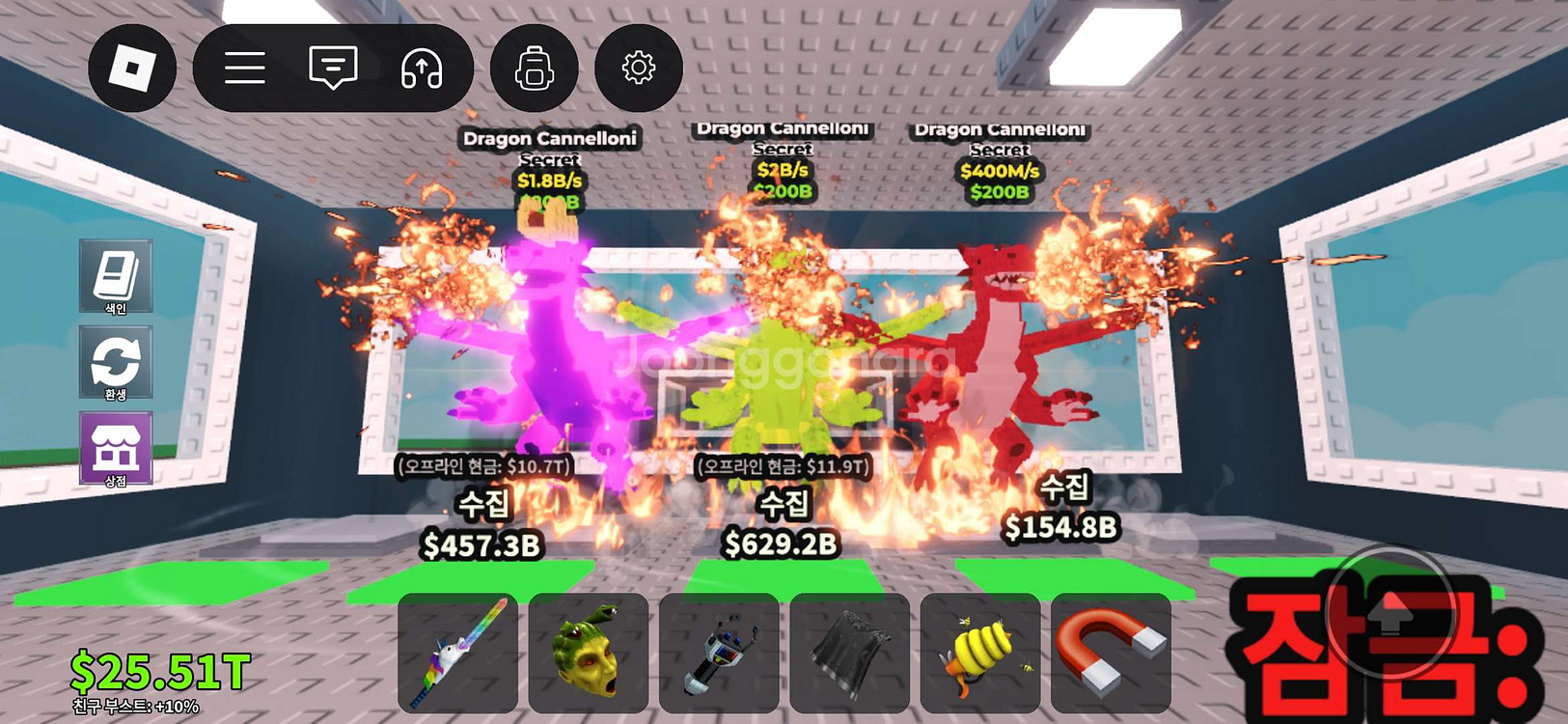
Task: Choose the black and white device slot
Action: pos(719,654)
